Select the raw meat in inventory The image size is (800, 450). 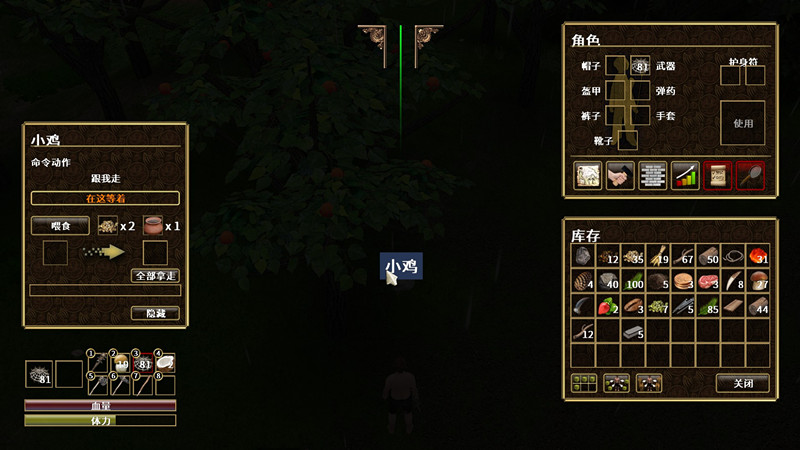(x=708, y=281)
